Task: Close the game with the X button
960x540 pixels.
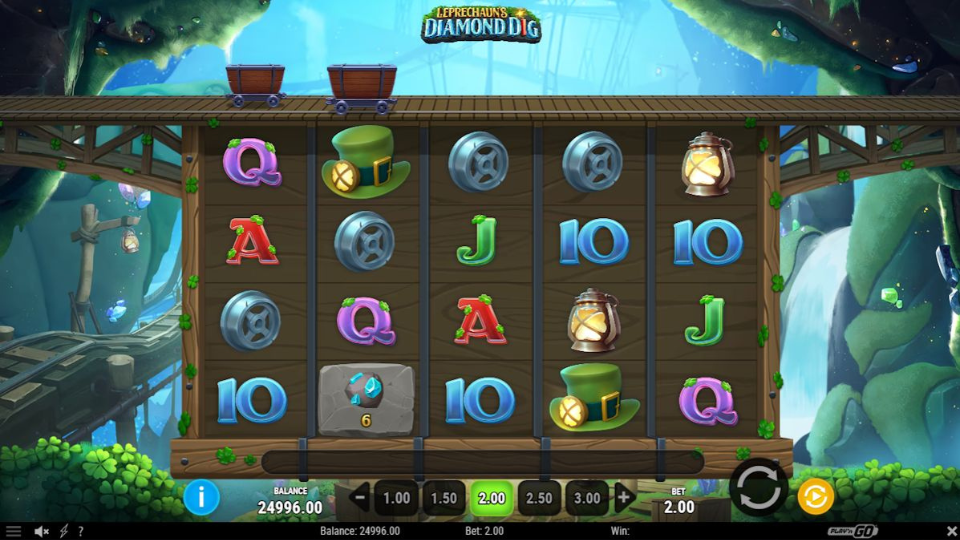Action: (x=951, y=531)
